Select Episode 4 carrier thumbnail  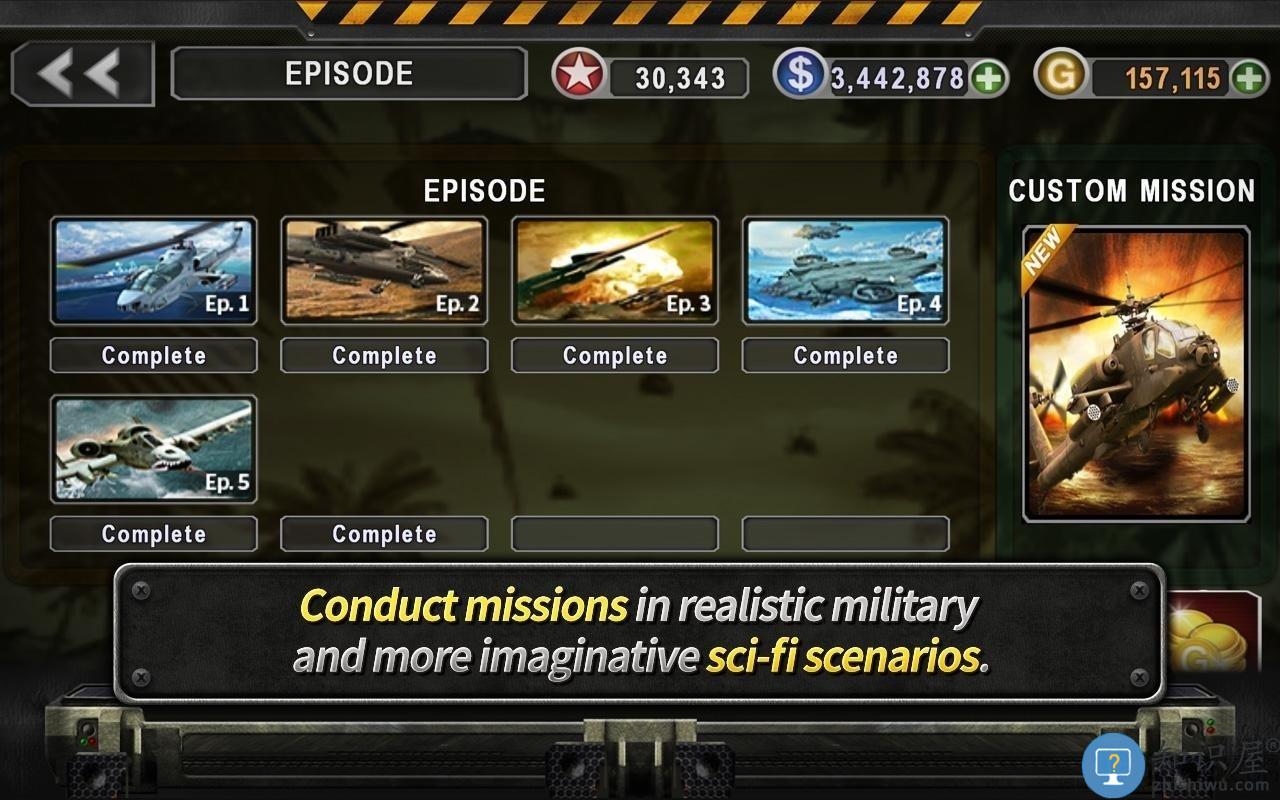point(845,270)
